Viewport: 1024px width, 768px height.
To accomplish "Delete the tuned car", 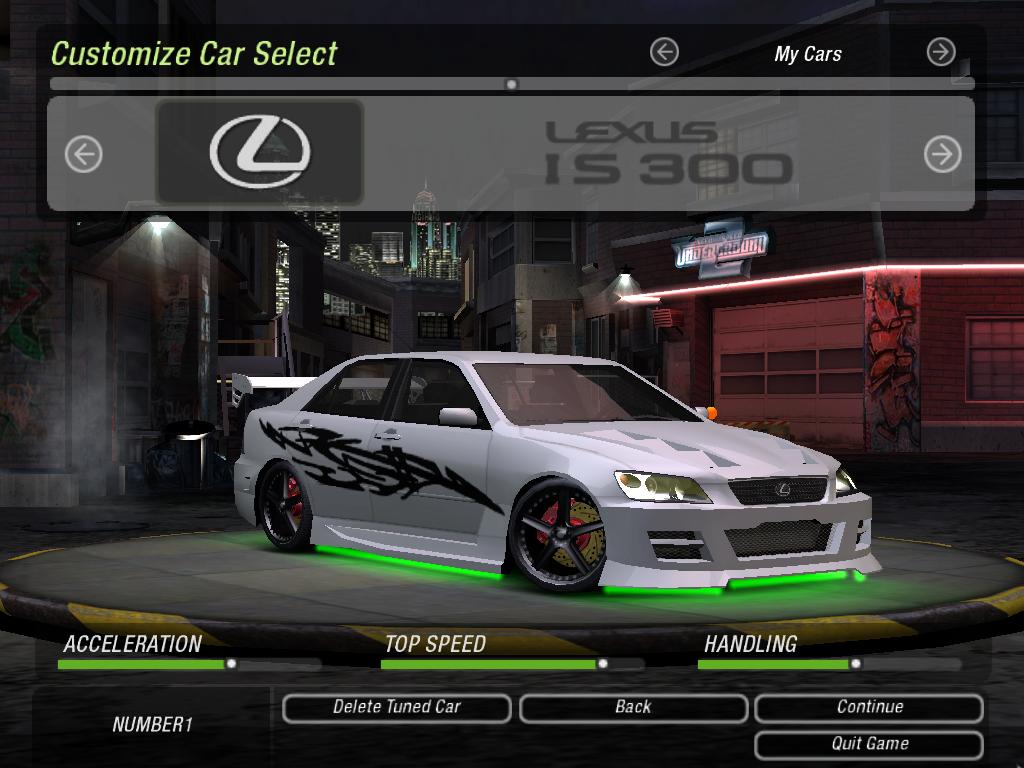I will pyautogui.click(x=397, y=707).
